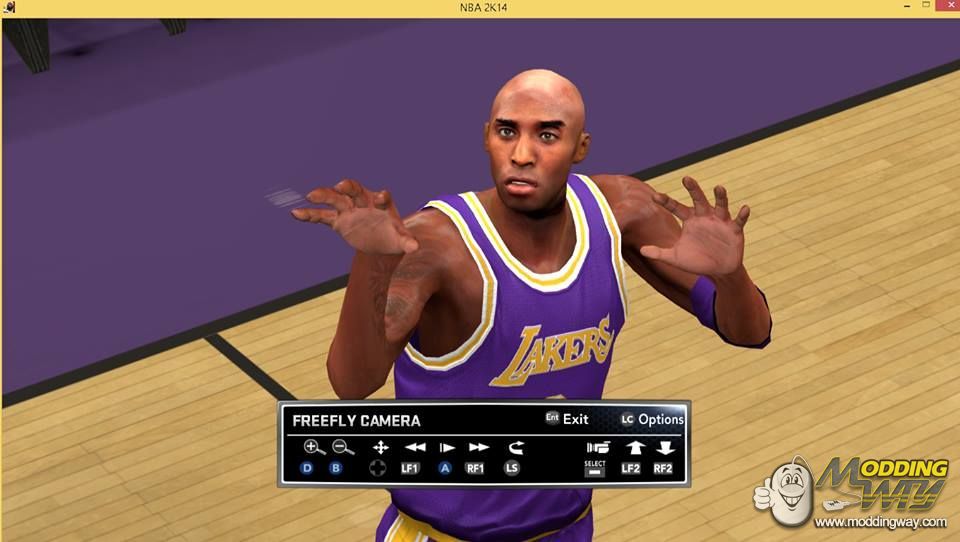Screen dimensions: 960x542
Task: Switch camera with the camcorder icon
Action: coord(598,448)
